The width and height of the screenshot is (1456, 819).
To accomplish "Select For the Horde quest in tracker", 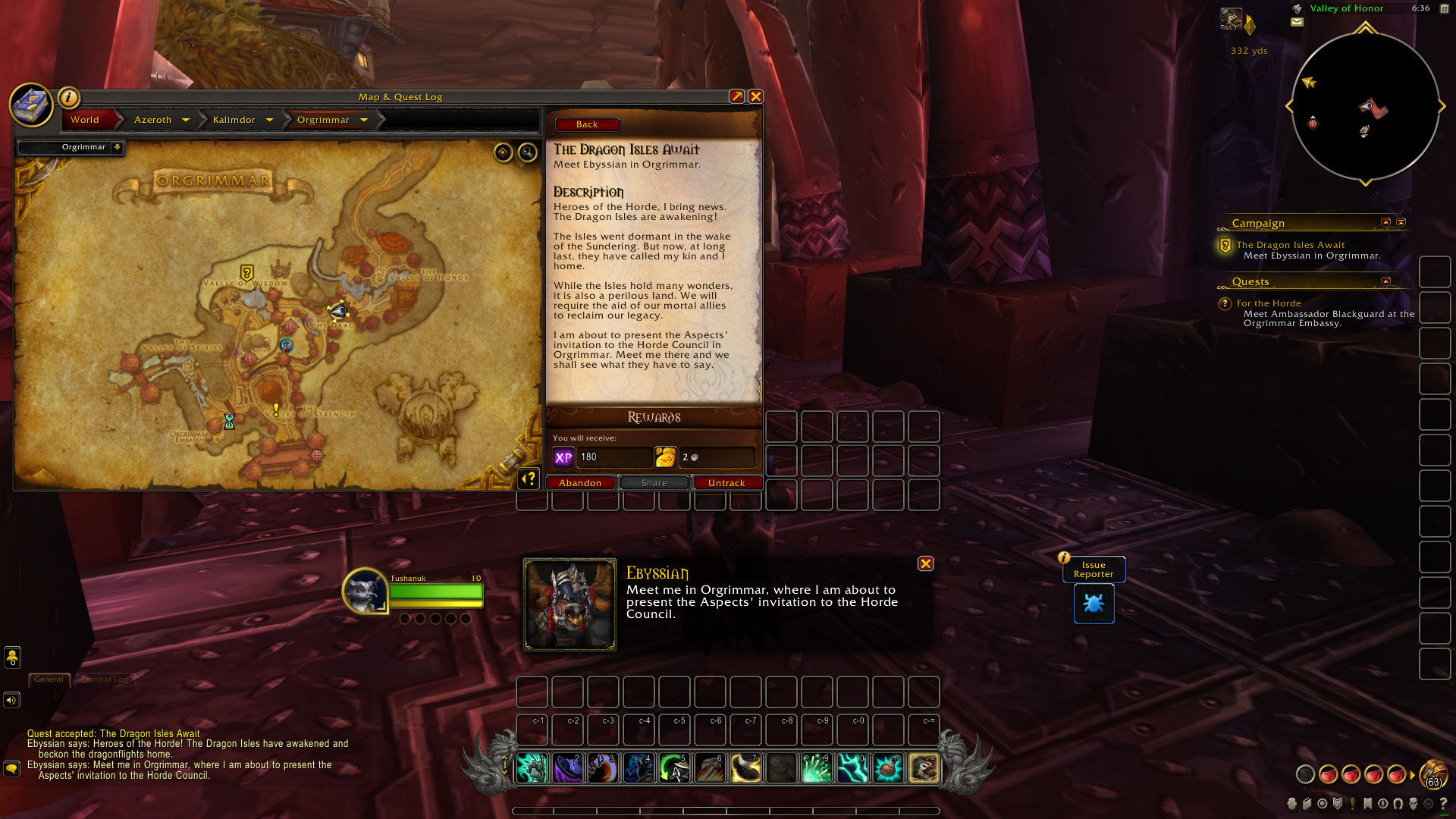I will (x=1269, y=303).
